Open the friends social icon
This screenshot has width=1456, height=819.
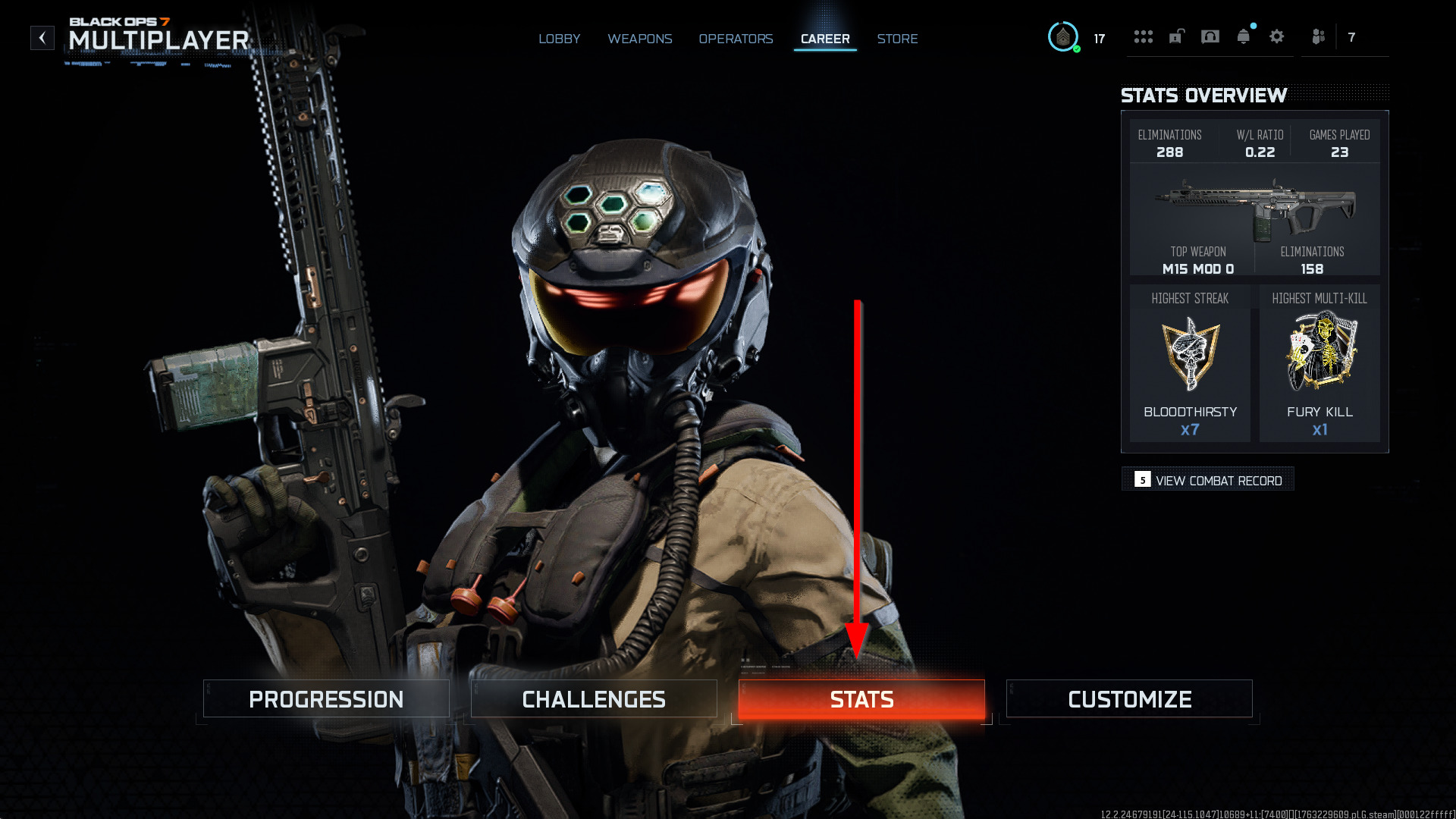[x=1319, y=37]
